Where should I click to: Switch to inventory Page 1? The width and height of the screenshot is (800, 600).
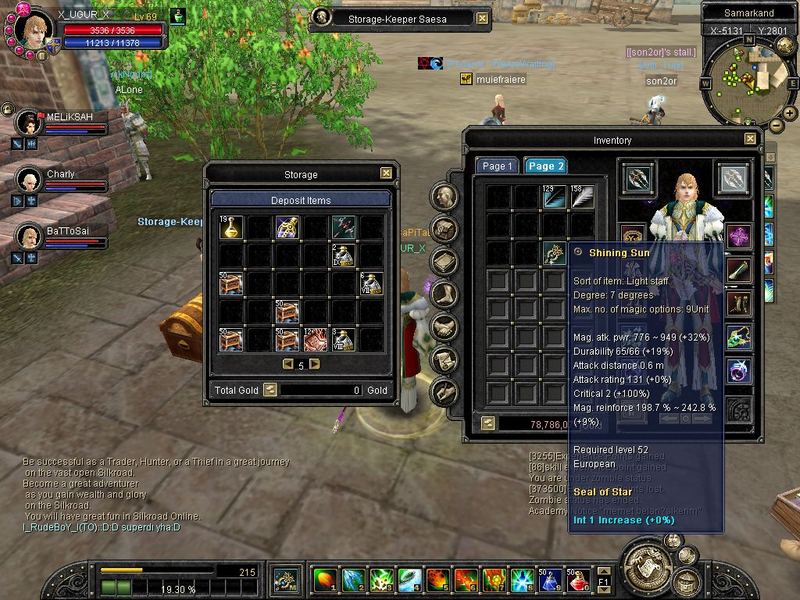point(496,166)
